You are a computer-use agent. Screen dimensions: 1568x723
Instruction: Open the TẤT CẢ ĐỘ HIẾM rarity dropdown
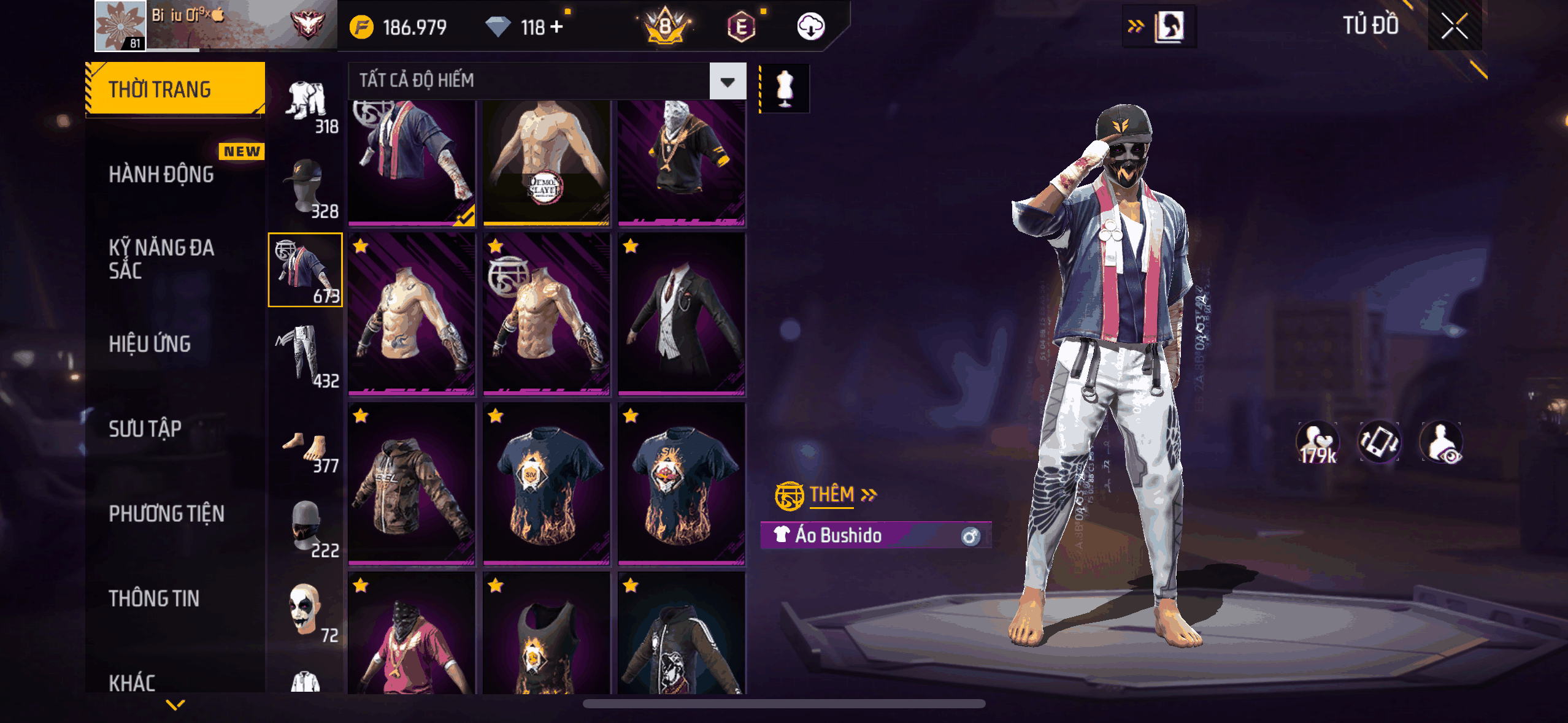tap(728, 81)
